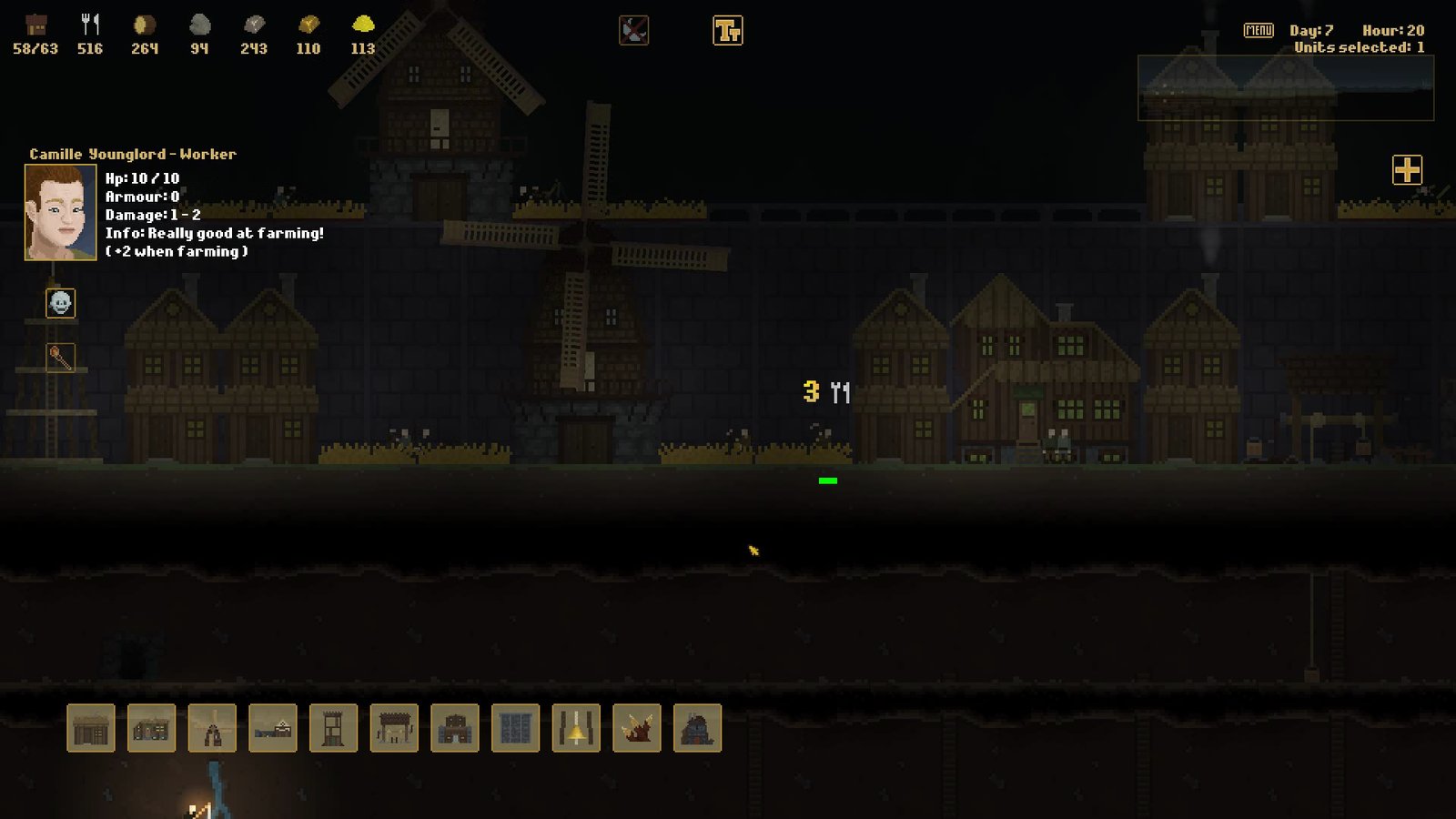The height and width of the screenshot is (819, 1456).
Task: Select the house building icon
Action: (152, 729)
